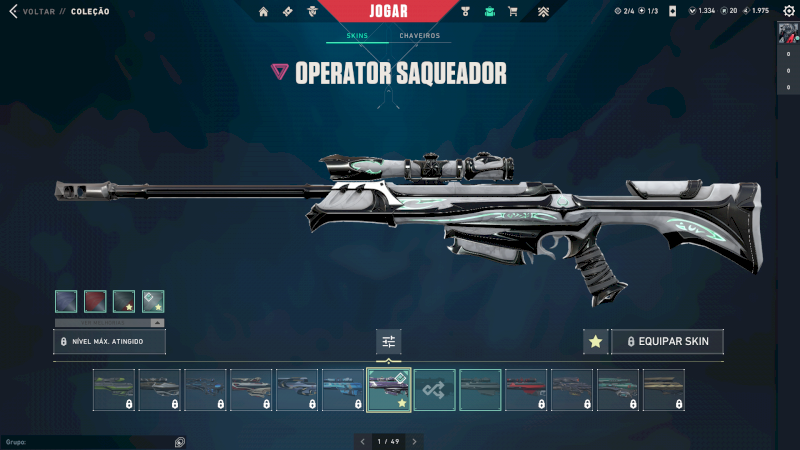
Task: Select the Skins tab
Action: tap(357, 36)
